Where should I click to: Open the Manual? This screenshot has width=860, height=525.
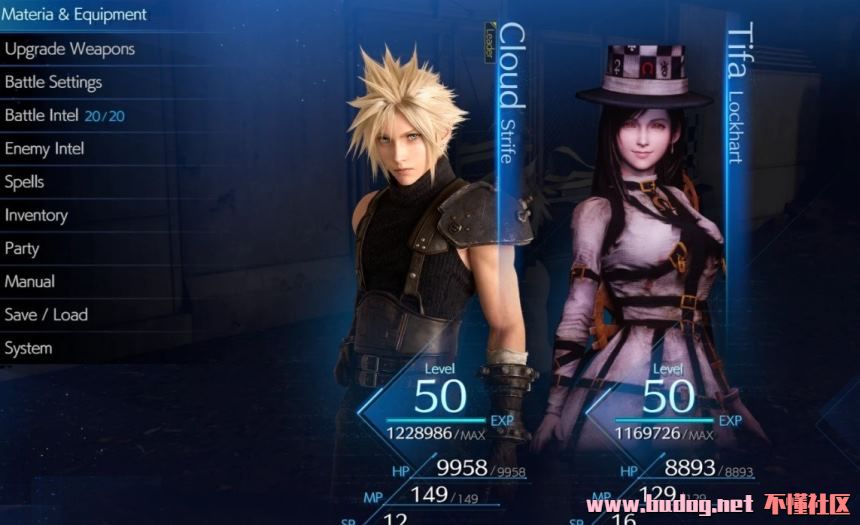pos(30,281)
